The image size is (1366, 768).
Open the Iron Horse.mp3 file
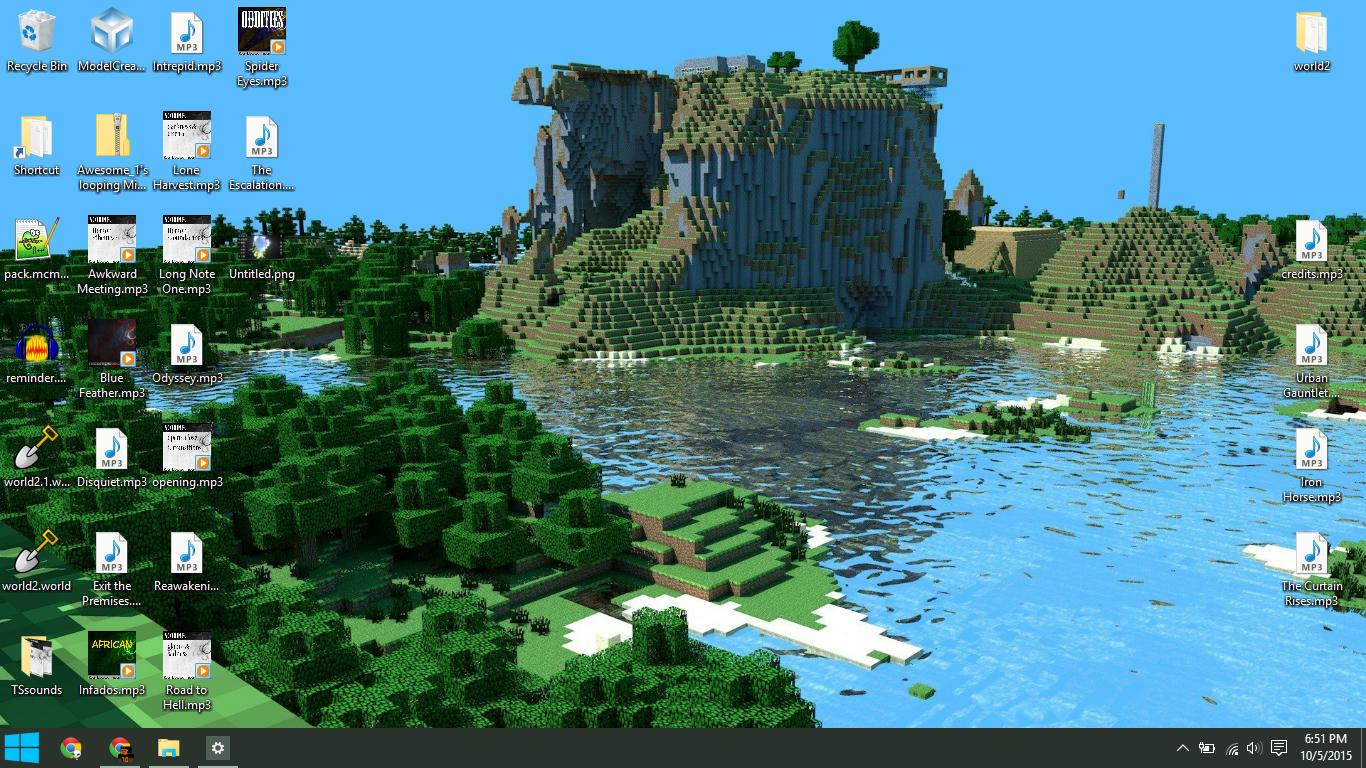click(1311, 449)
